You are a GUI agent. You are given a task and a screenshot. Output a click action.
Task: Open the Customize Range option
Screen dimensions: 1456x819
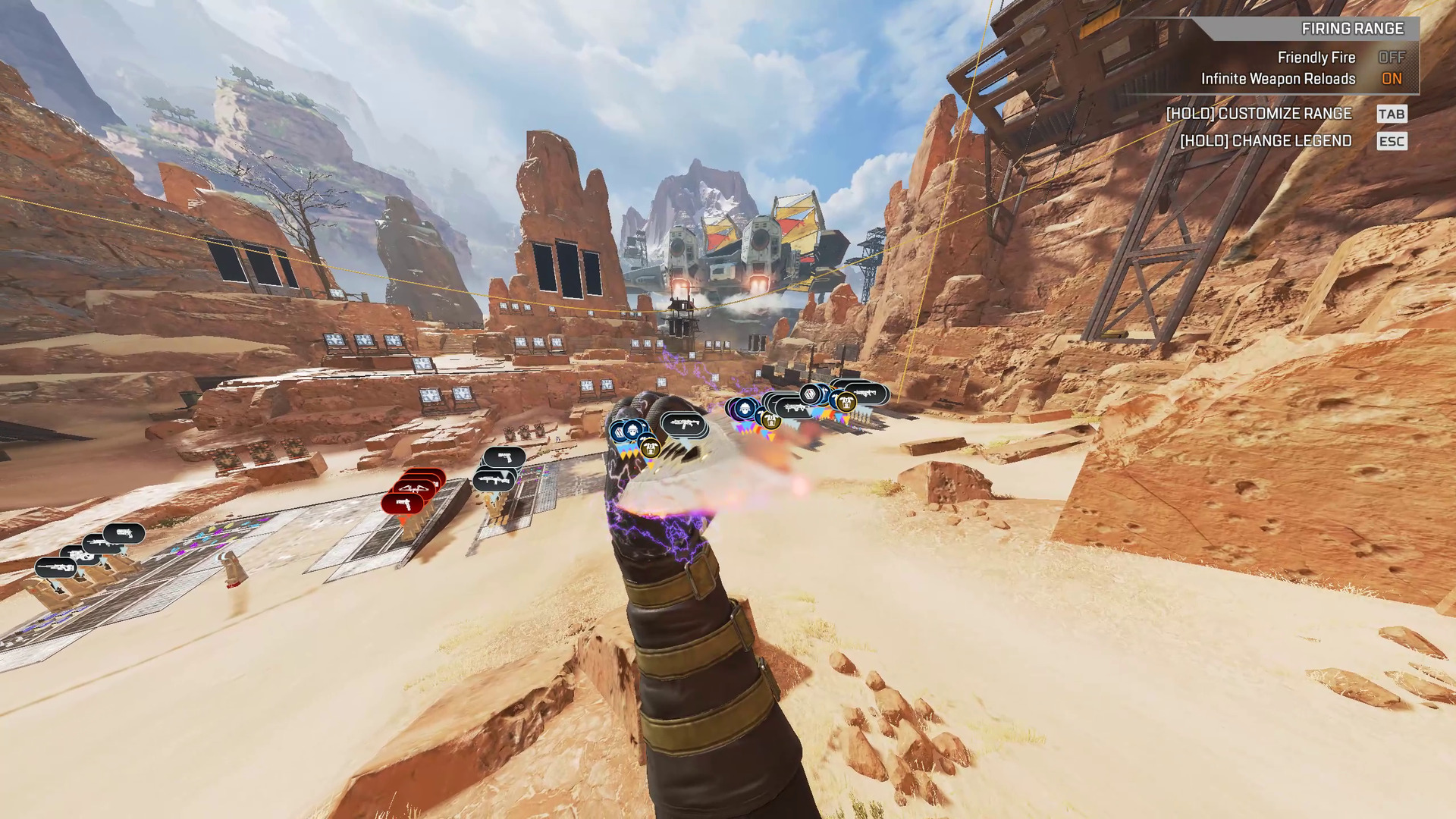pos(1259,114)
